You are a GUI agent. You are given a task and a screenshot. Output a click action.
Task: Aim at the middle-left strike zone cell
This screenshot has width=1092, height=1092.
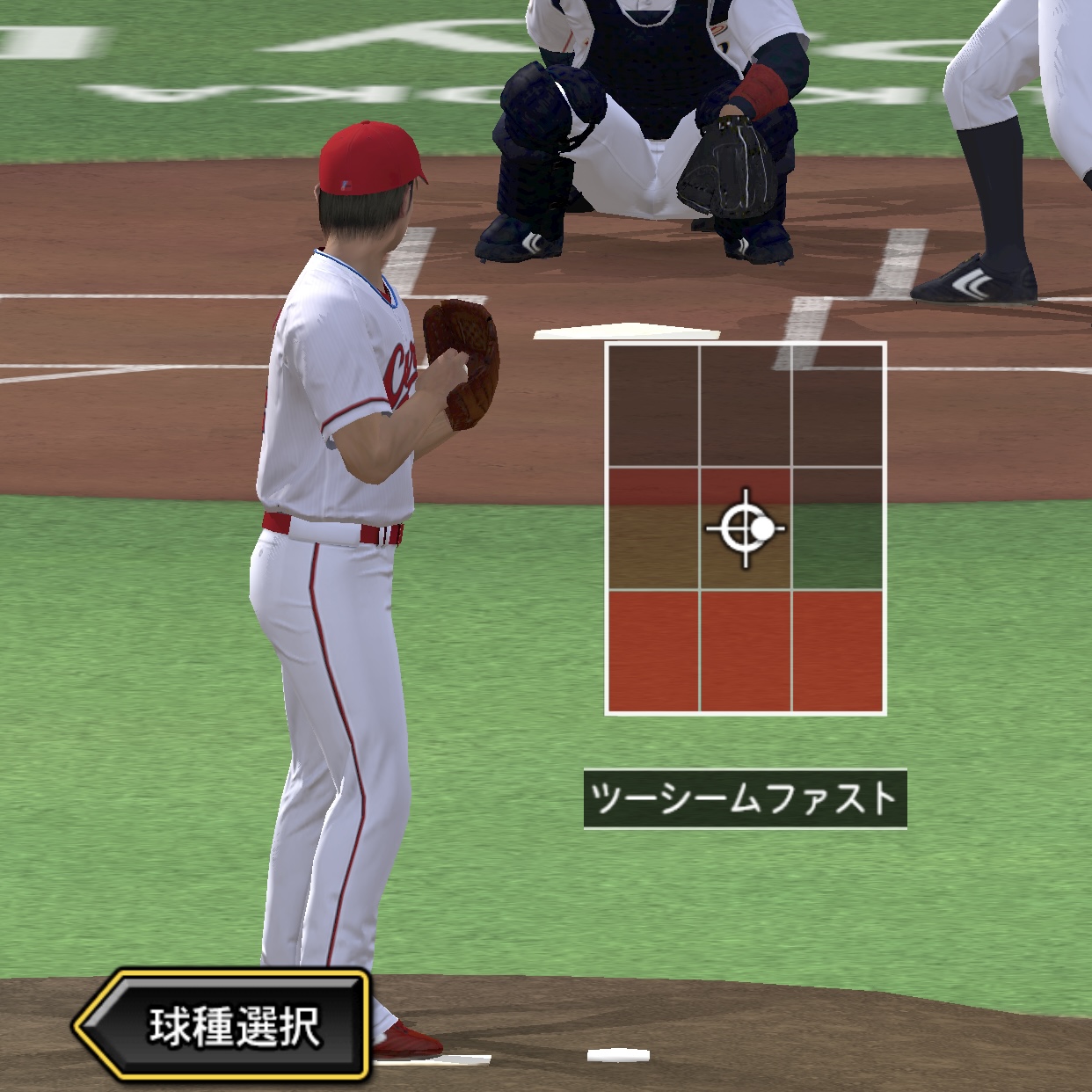653,528
